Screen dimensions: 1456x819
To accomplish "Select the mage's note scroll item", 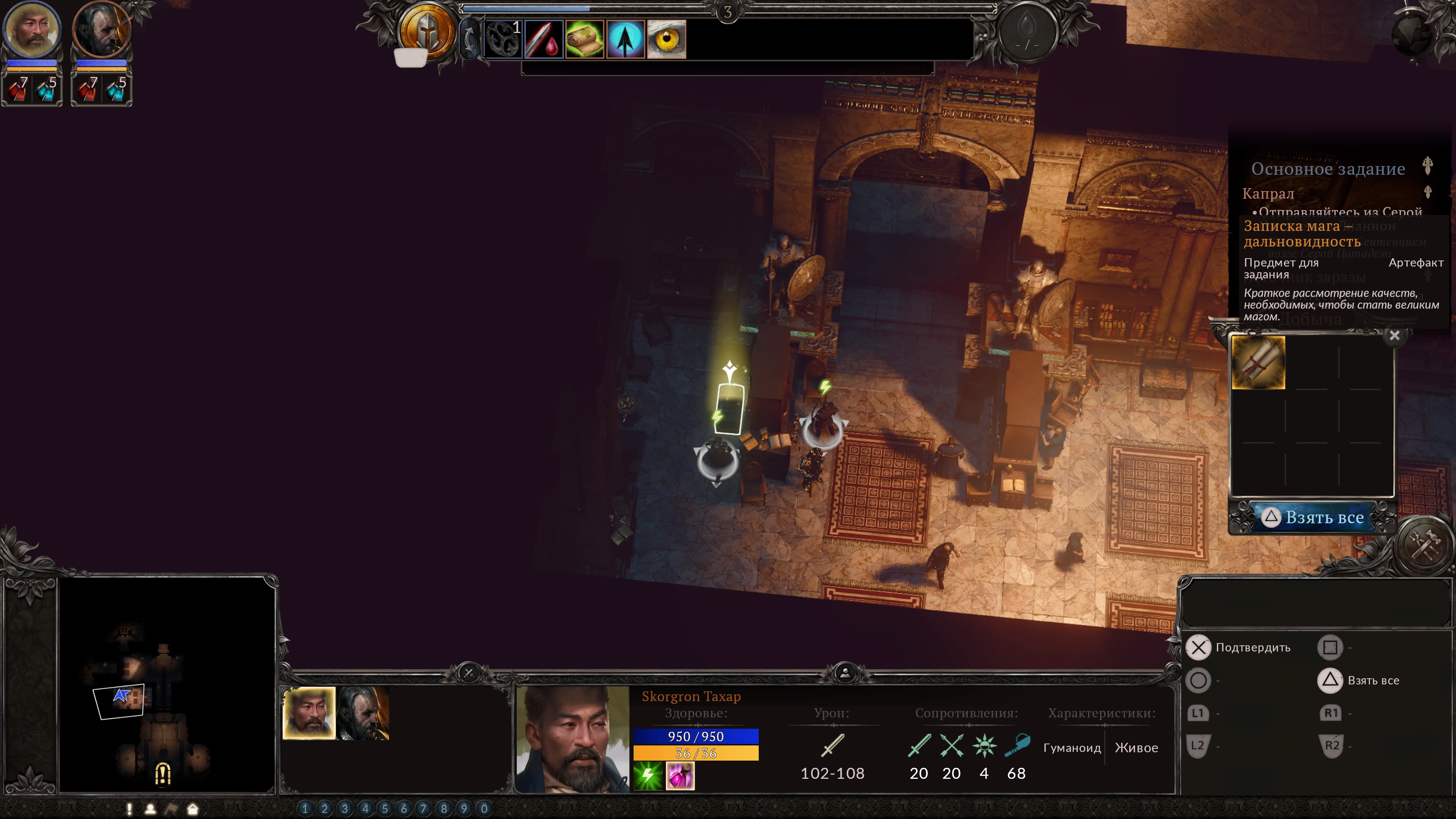I will [1258, 362].
